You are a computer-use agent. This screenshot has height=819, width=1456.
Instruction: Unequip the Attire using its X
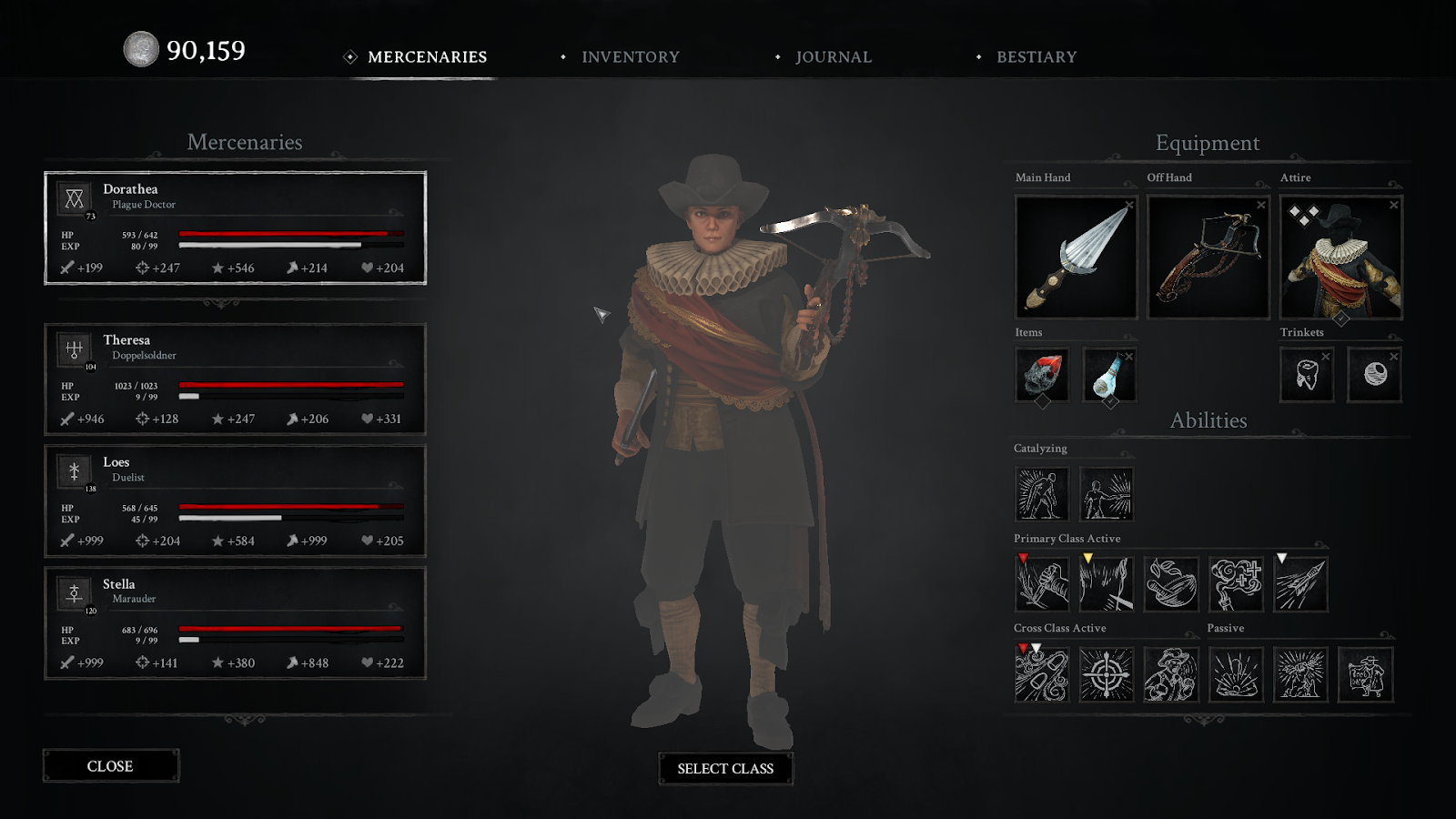coord(1393,205)
